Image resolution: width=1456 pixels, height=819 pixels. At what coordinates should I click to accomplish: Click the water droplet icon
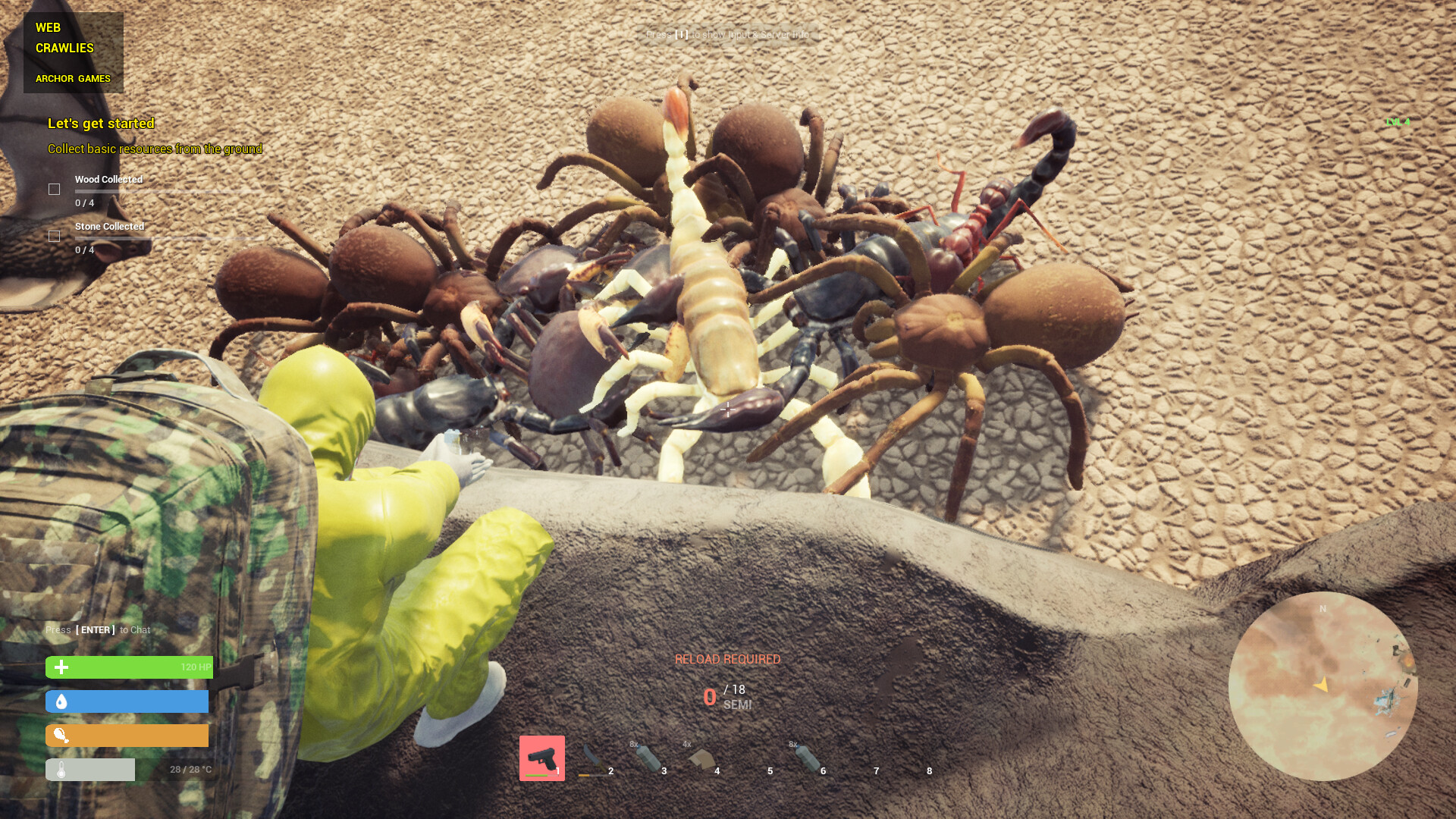coord(60,701)
